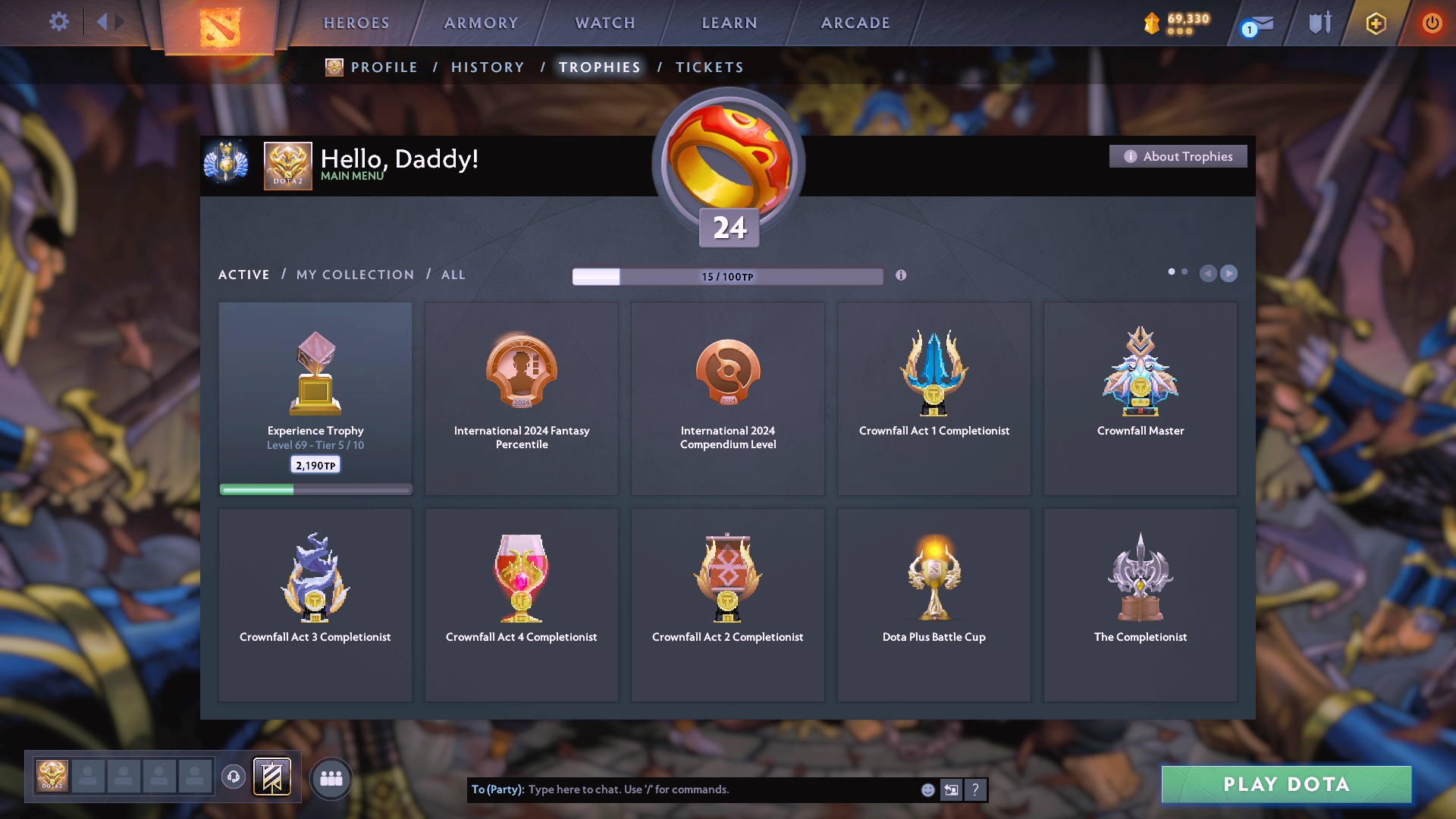This screenshot has height=819, width=1456.
Task: Open About Trophies
Action: point(1178,156)
